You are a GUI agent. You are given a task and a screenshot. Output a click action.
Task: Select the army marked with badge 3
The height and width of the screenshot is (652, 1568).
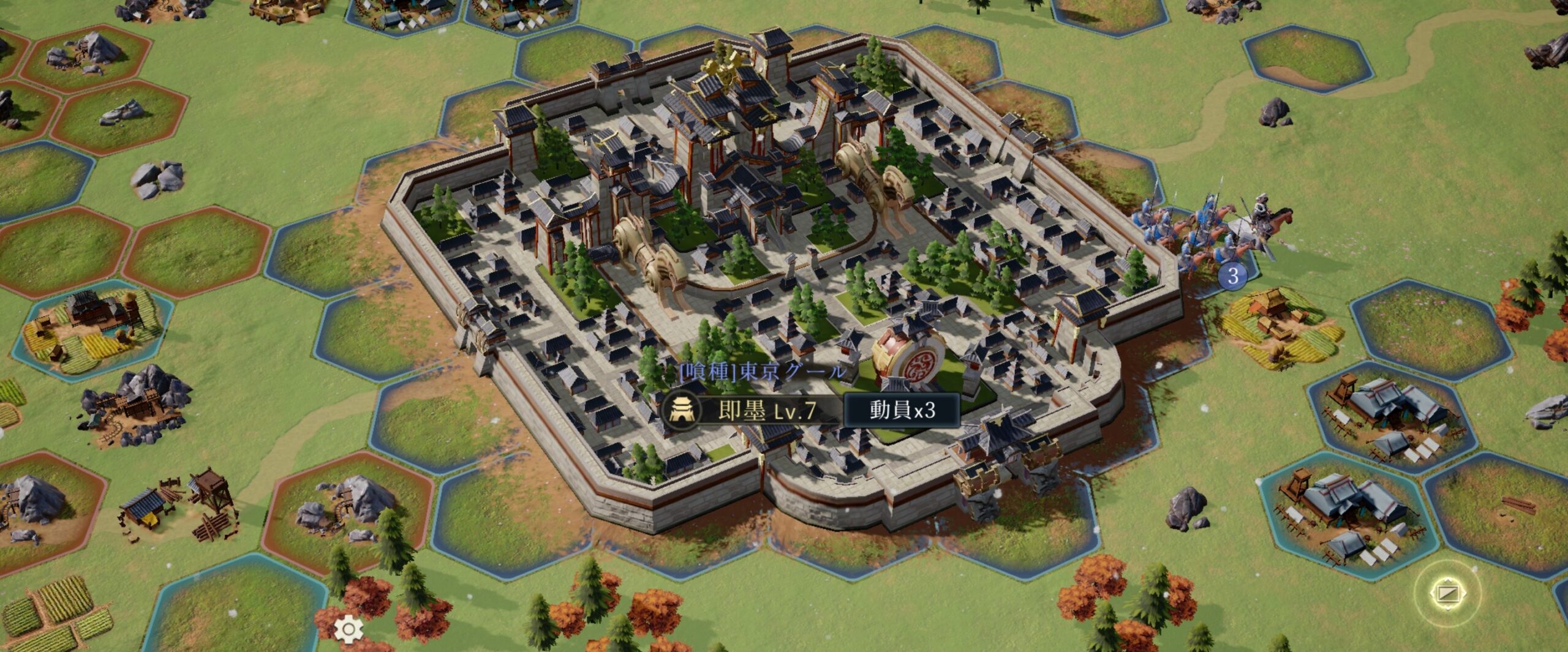pyautogui.click(x=1232, y=275)
